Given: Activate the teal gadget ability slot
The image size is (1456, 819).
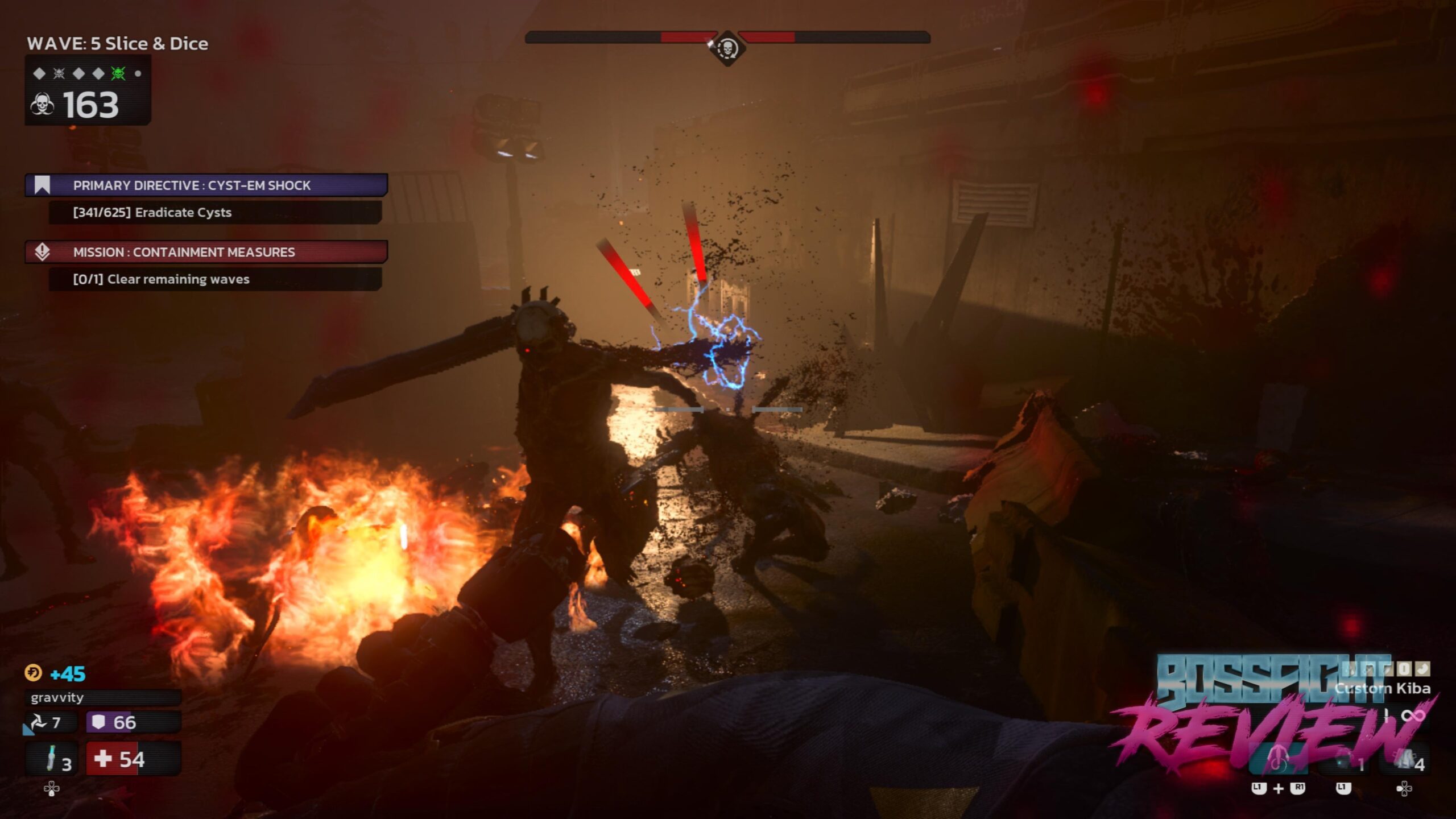Looking at the screenshot, I should pos(1277,760).
